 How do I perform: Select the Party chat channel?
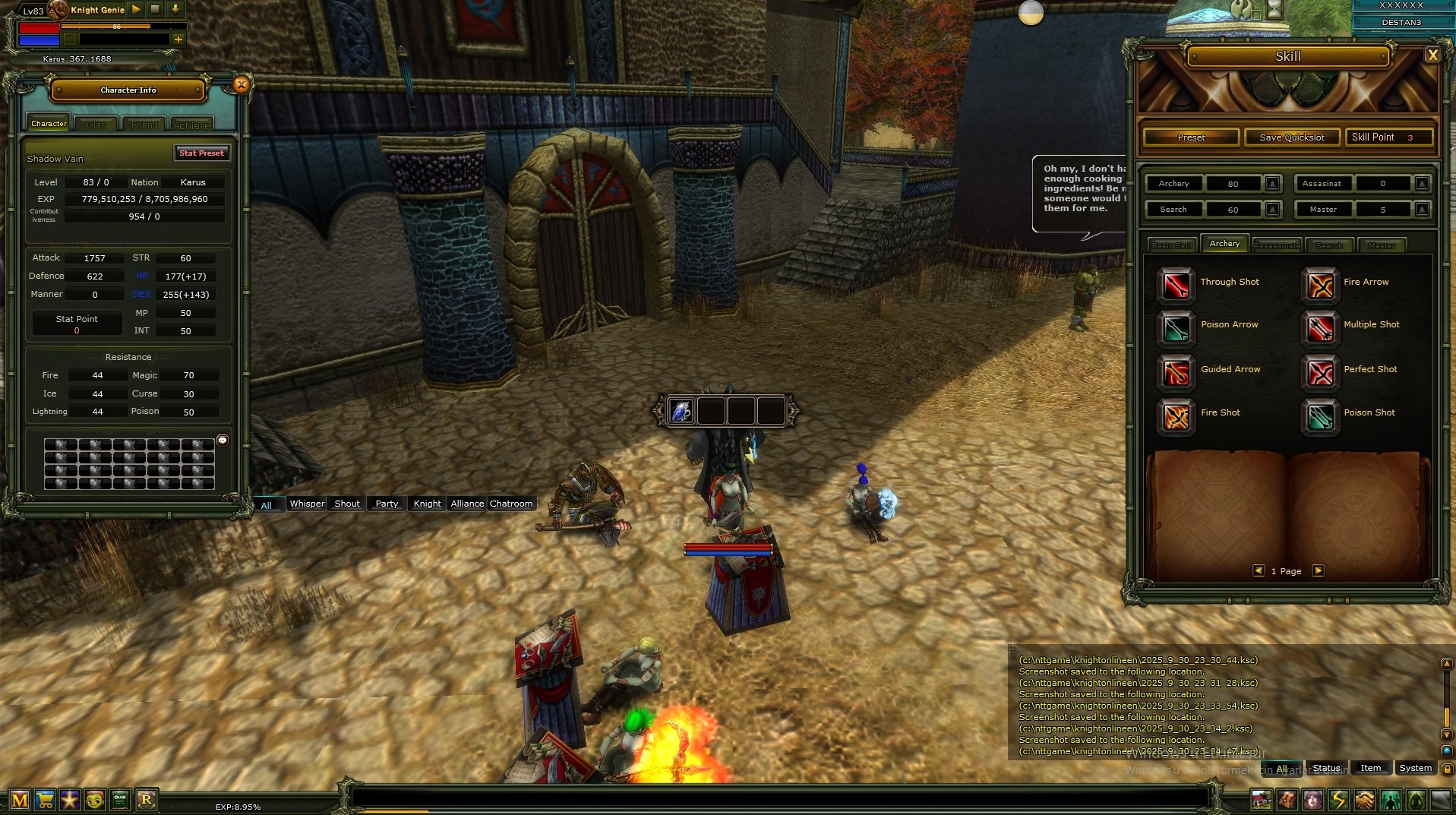pos(387,504)
